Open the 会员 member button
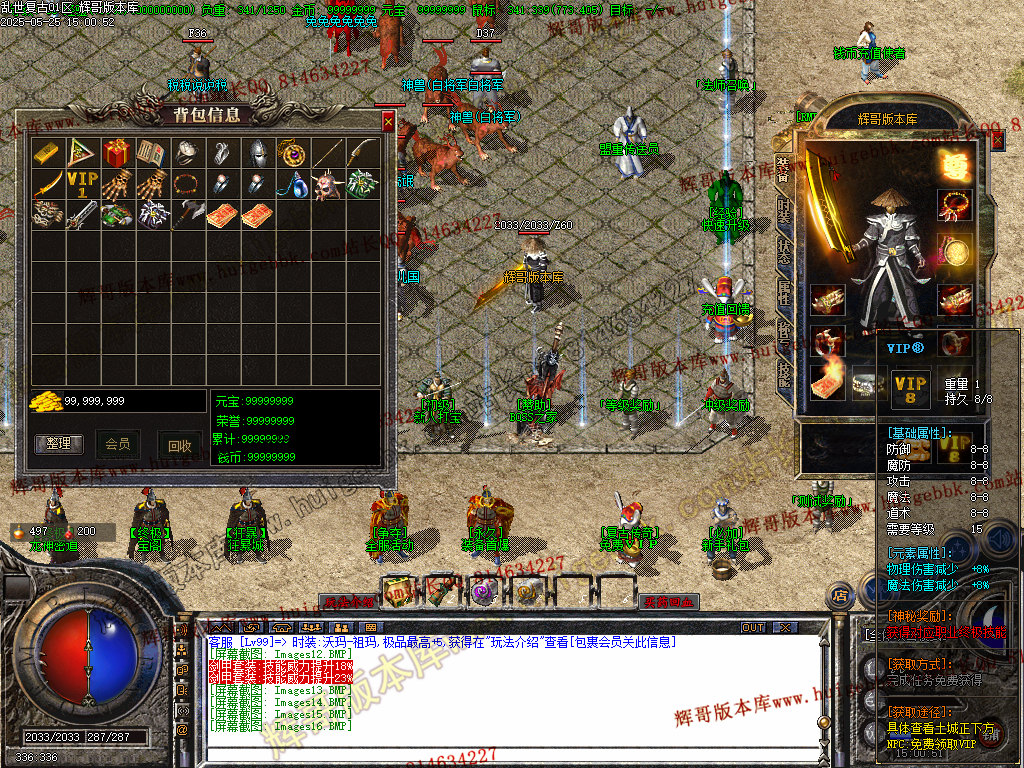 click(x=117, y=444)
